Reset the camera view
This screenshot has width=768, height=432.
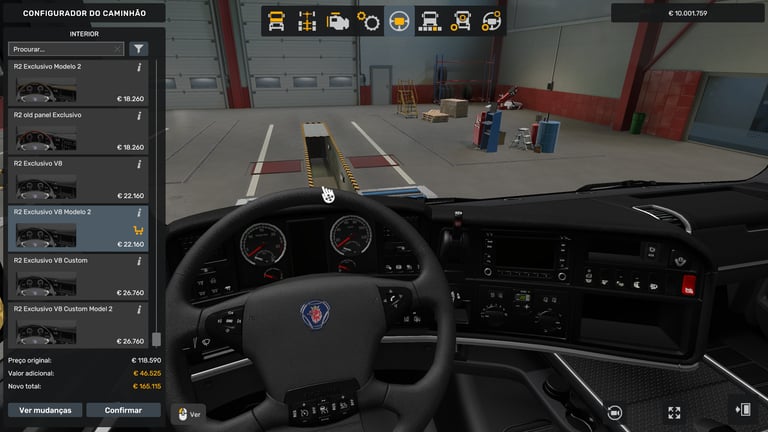(613, 411)
